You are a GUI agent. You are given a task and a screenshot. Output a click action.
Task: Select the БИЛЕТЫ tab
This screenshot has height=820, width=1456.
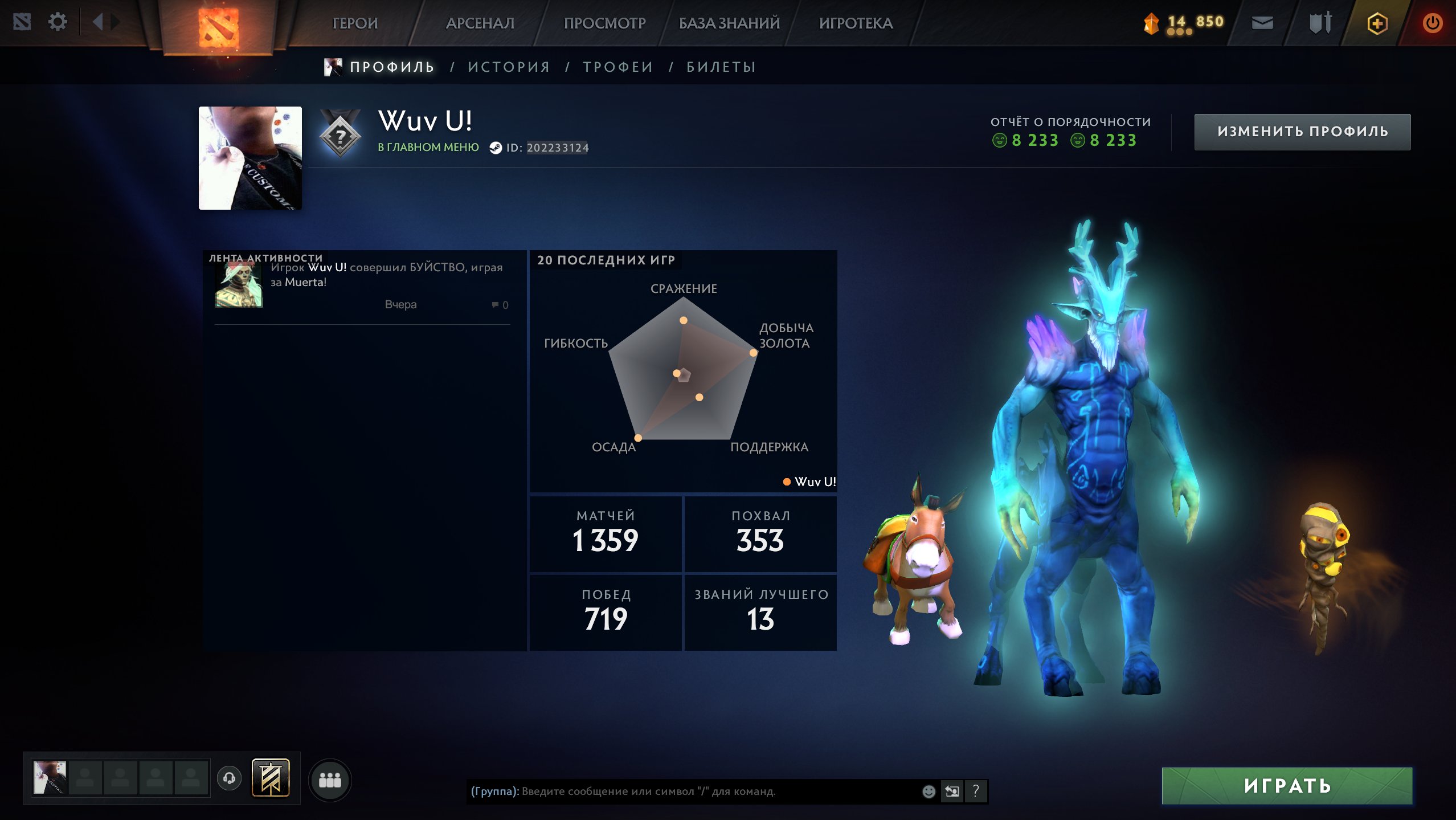(x=721, y=66)
